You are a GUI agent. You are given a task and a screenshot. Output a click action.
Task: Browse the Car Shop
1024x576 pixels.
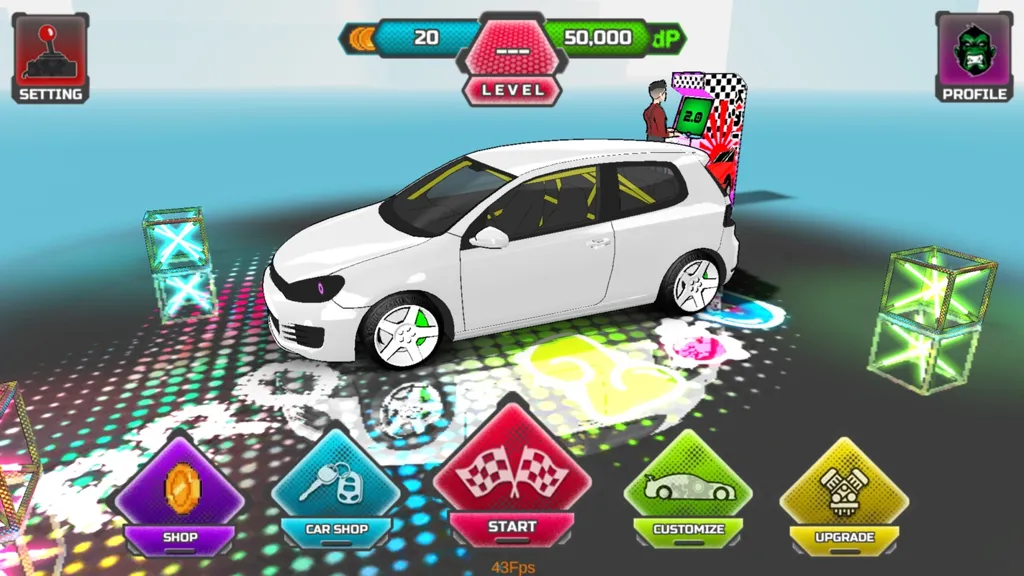(x=337, y=492)
